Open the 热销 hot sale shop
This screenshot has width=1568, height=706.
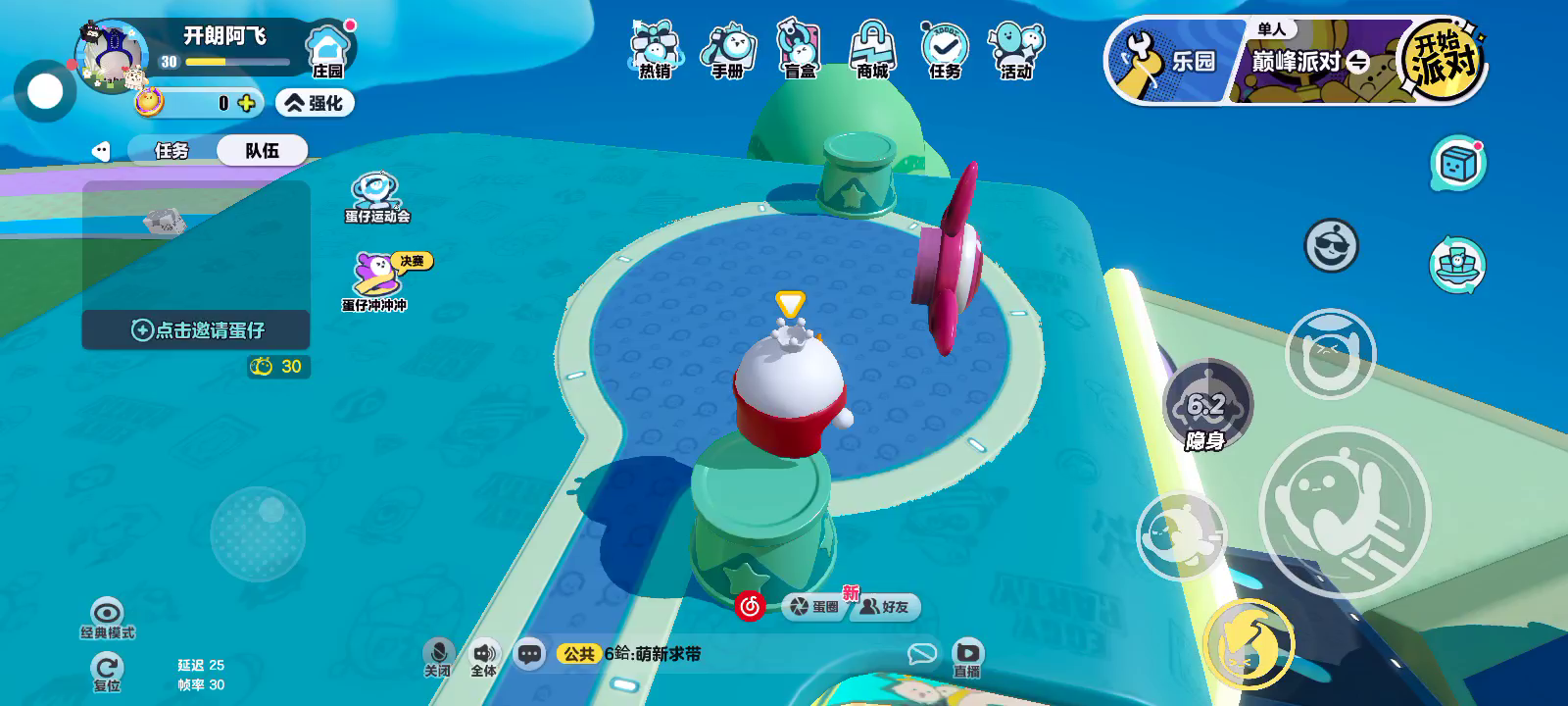tap(655, 49)
